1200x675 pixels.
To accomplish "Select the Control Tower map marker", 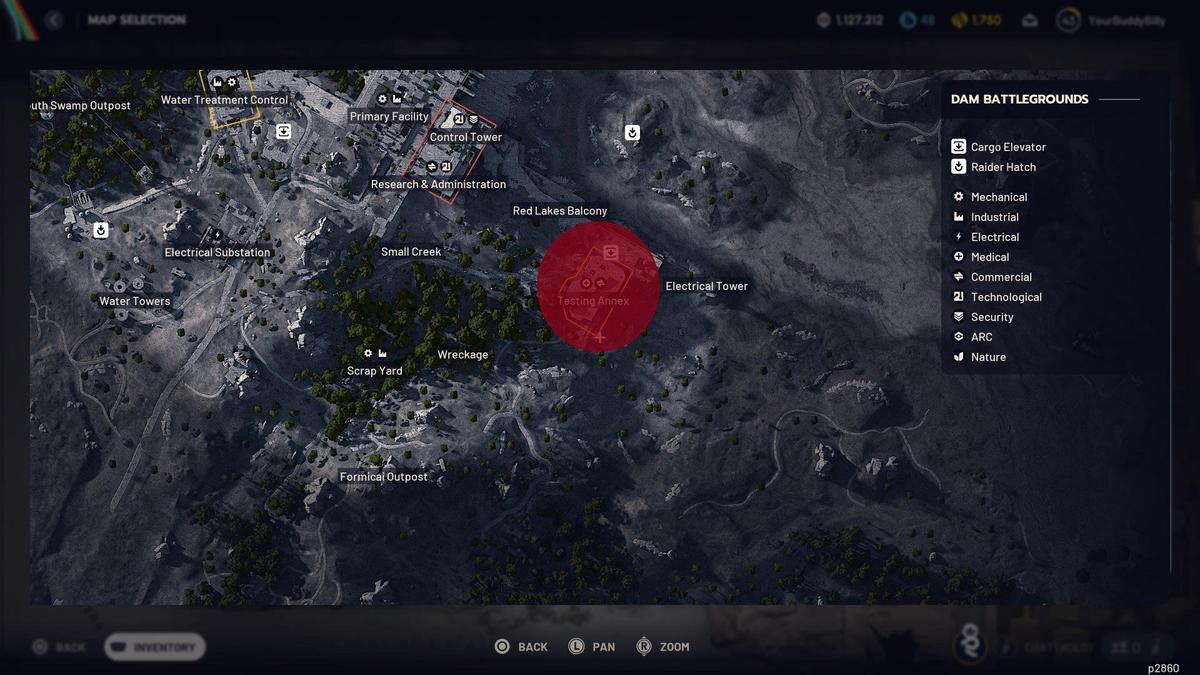I will tap(466, 137).
